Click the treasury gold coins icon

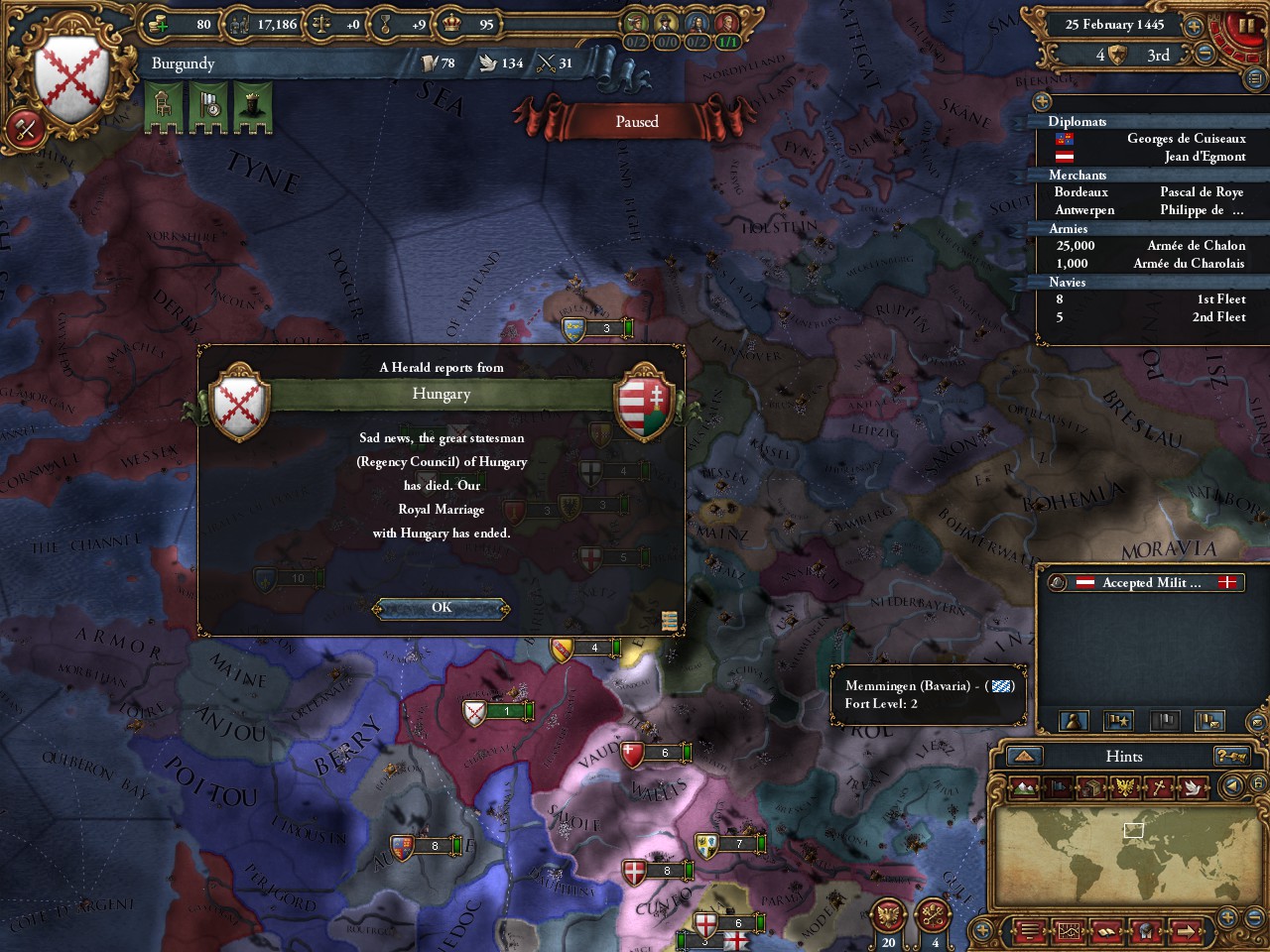pyautogui.click(x=157, y=25)
